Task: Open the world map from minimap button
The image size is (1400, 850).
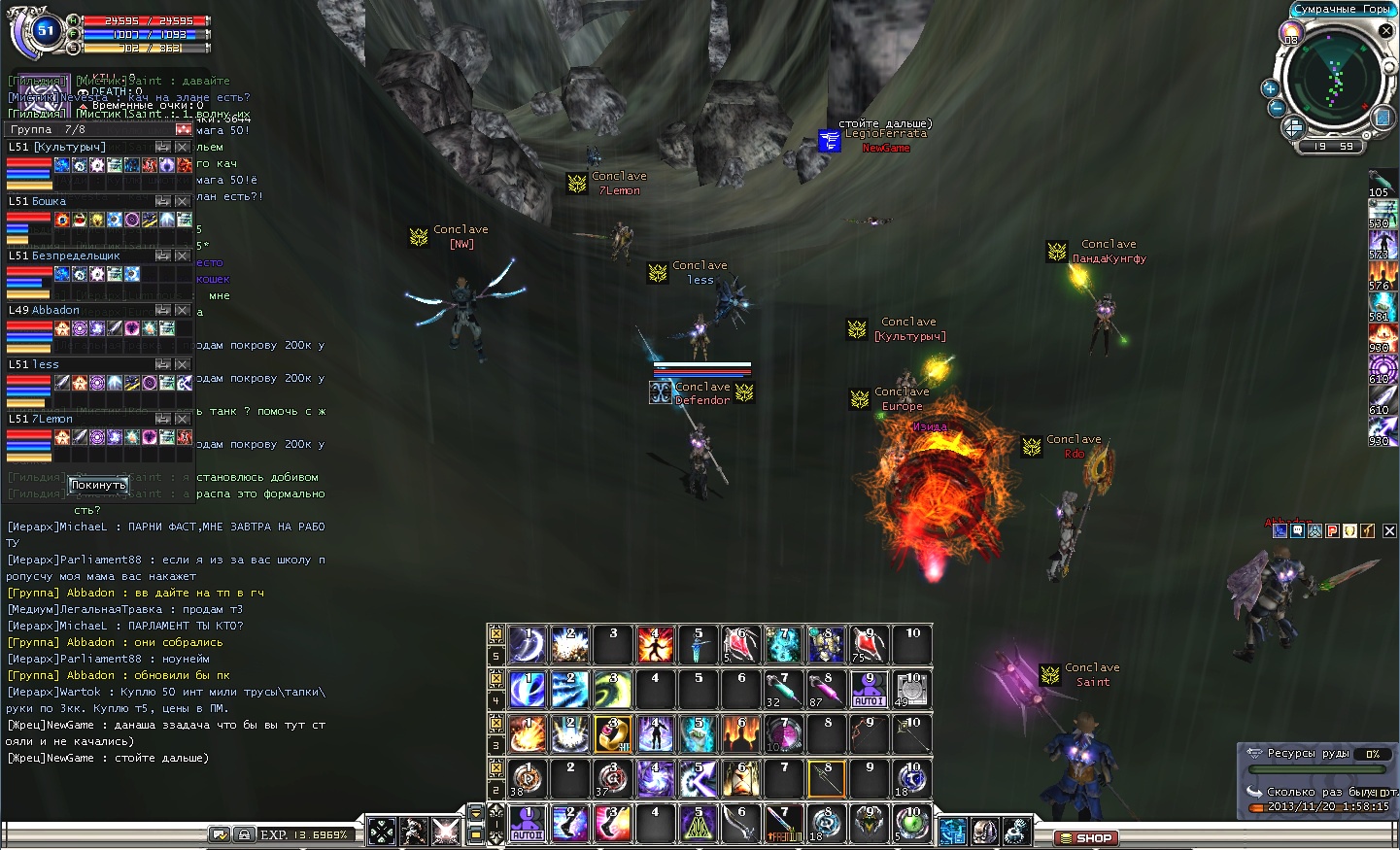Action: (1383, 118)
